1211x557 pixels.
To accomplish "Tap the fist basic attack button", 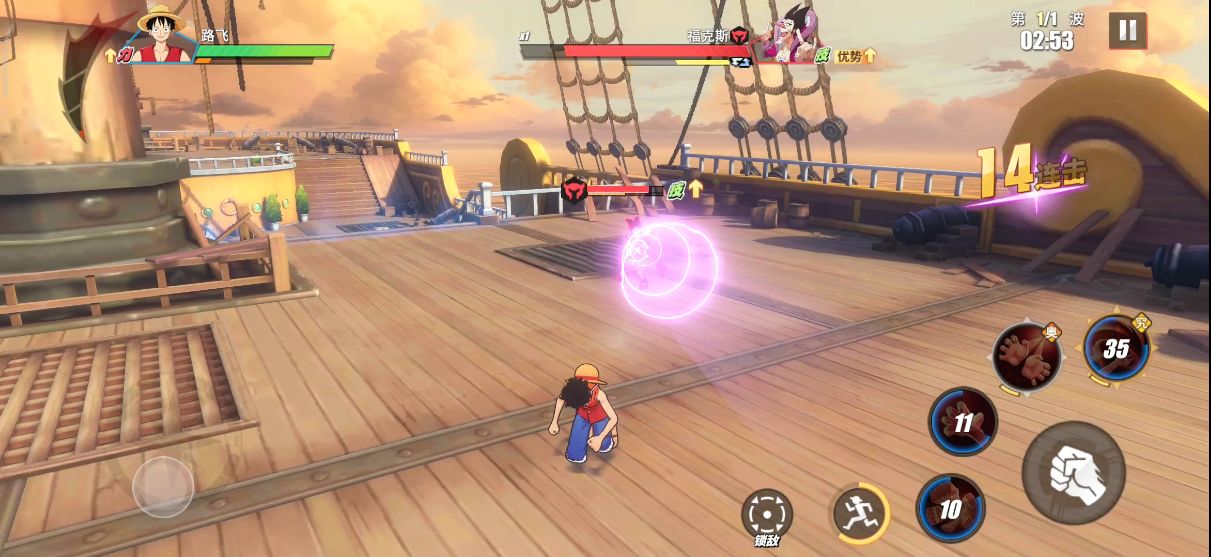I will [x=1073, y=471].
